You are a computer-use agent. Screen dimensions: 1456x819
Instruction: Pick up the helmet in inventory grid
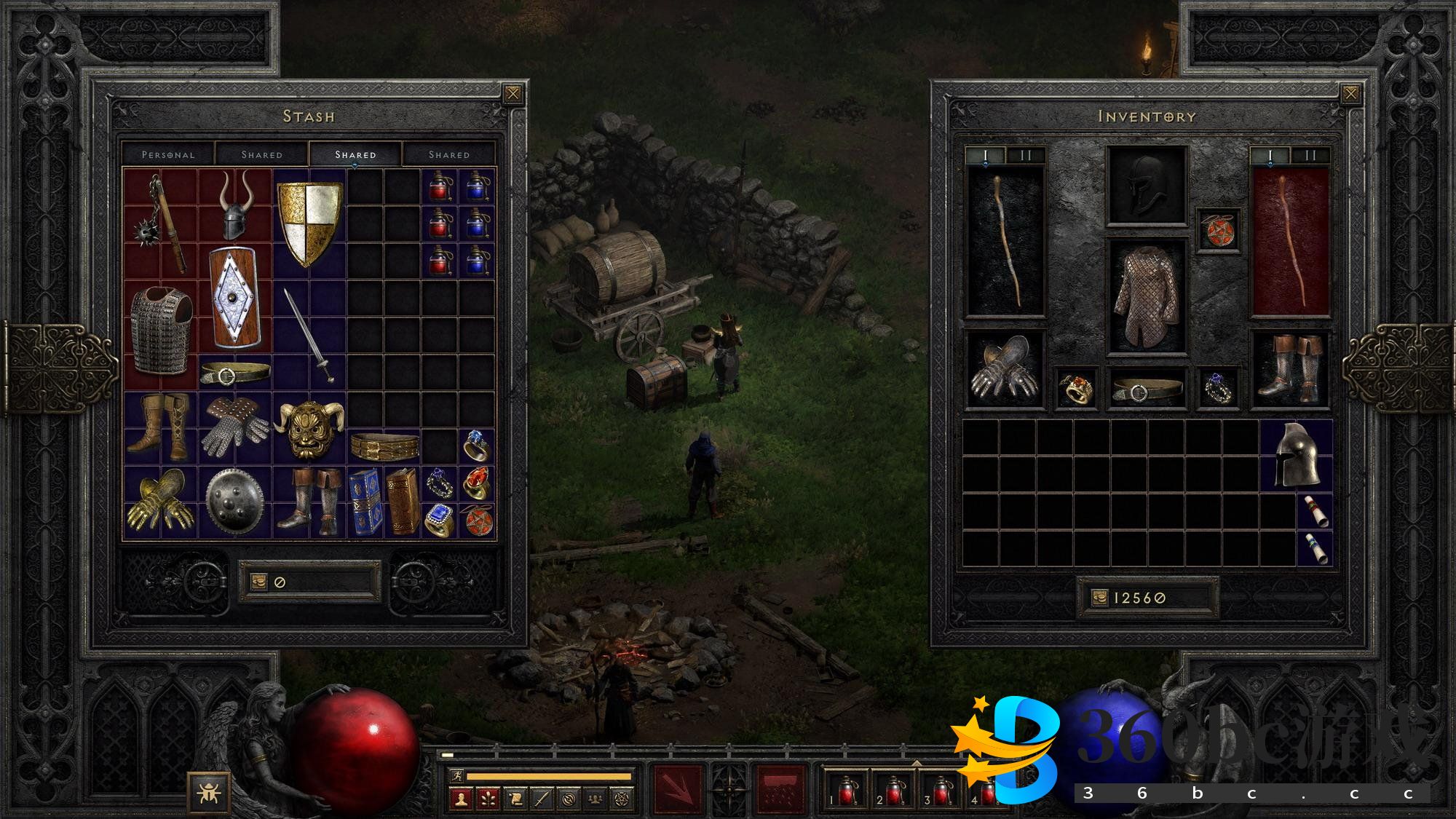(x=1297, y=455)
